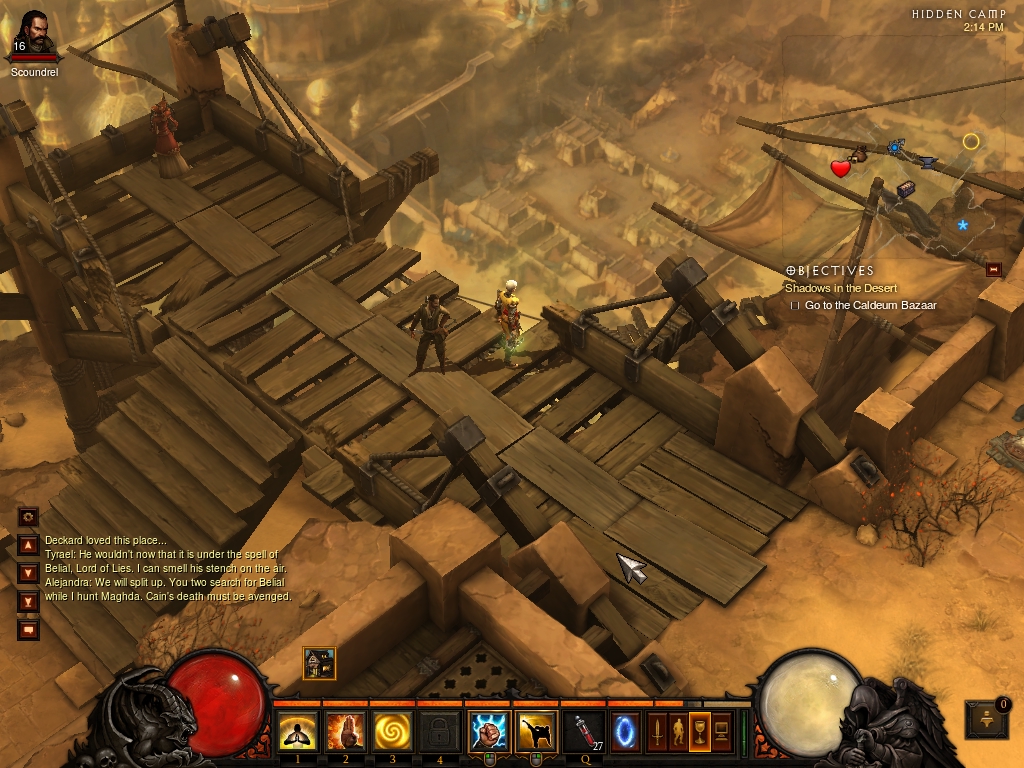Open the computer-icon game menu button

(721, 732)
